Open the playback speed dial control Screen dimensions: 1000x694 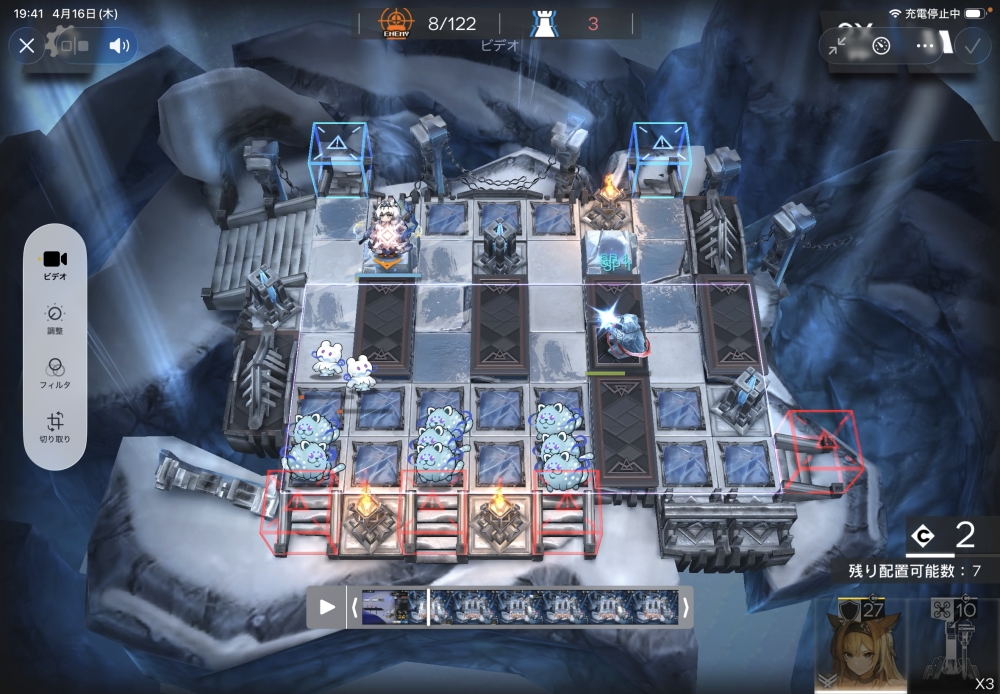click(x=881, y=46)
